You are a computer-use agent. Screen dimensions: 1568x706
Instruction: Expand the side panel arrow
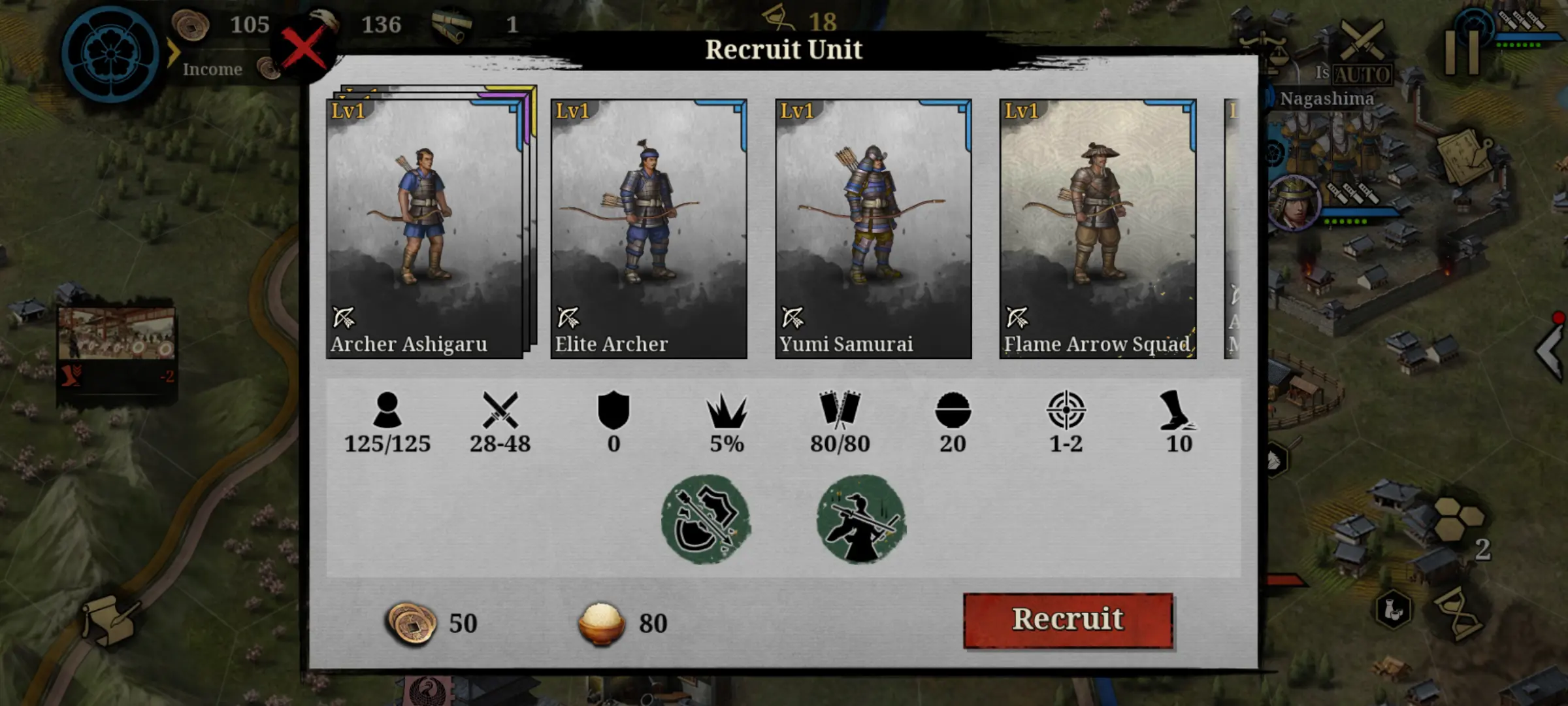click(1551, 352)
